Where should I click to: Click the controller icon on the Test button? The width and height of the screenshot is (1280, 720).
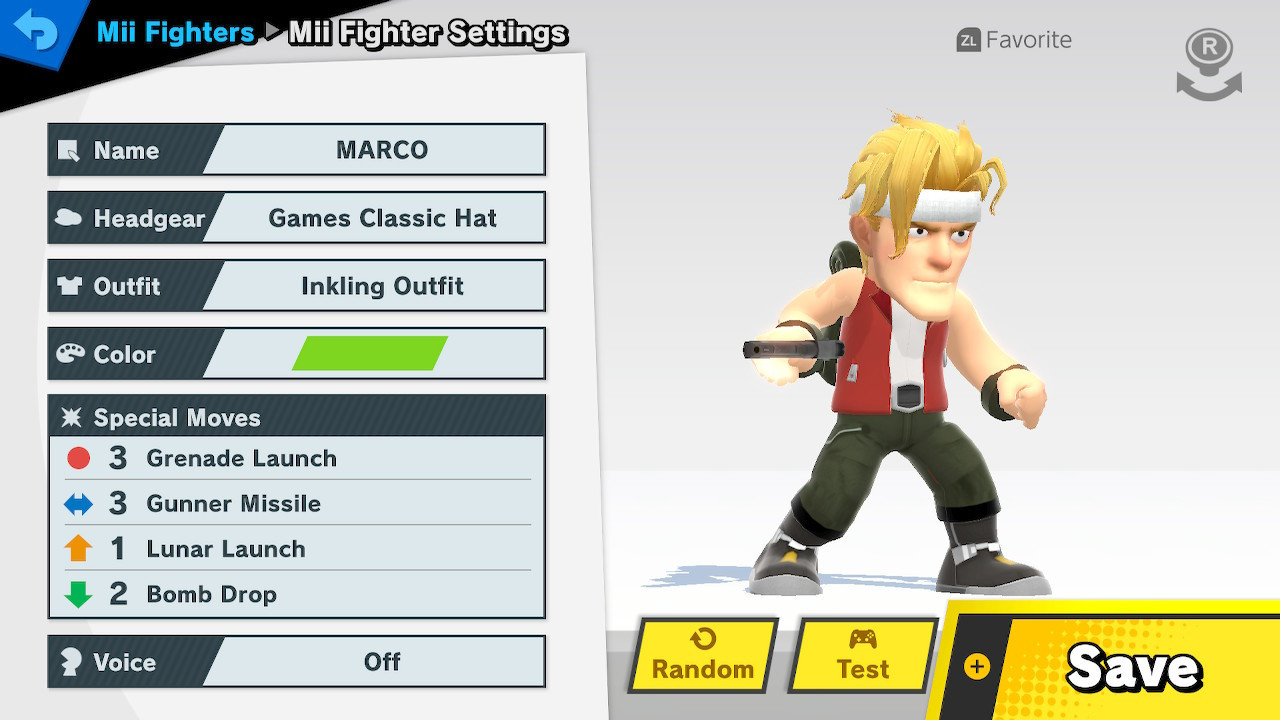(862, 640)
